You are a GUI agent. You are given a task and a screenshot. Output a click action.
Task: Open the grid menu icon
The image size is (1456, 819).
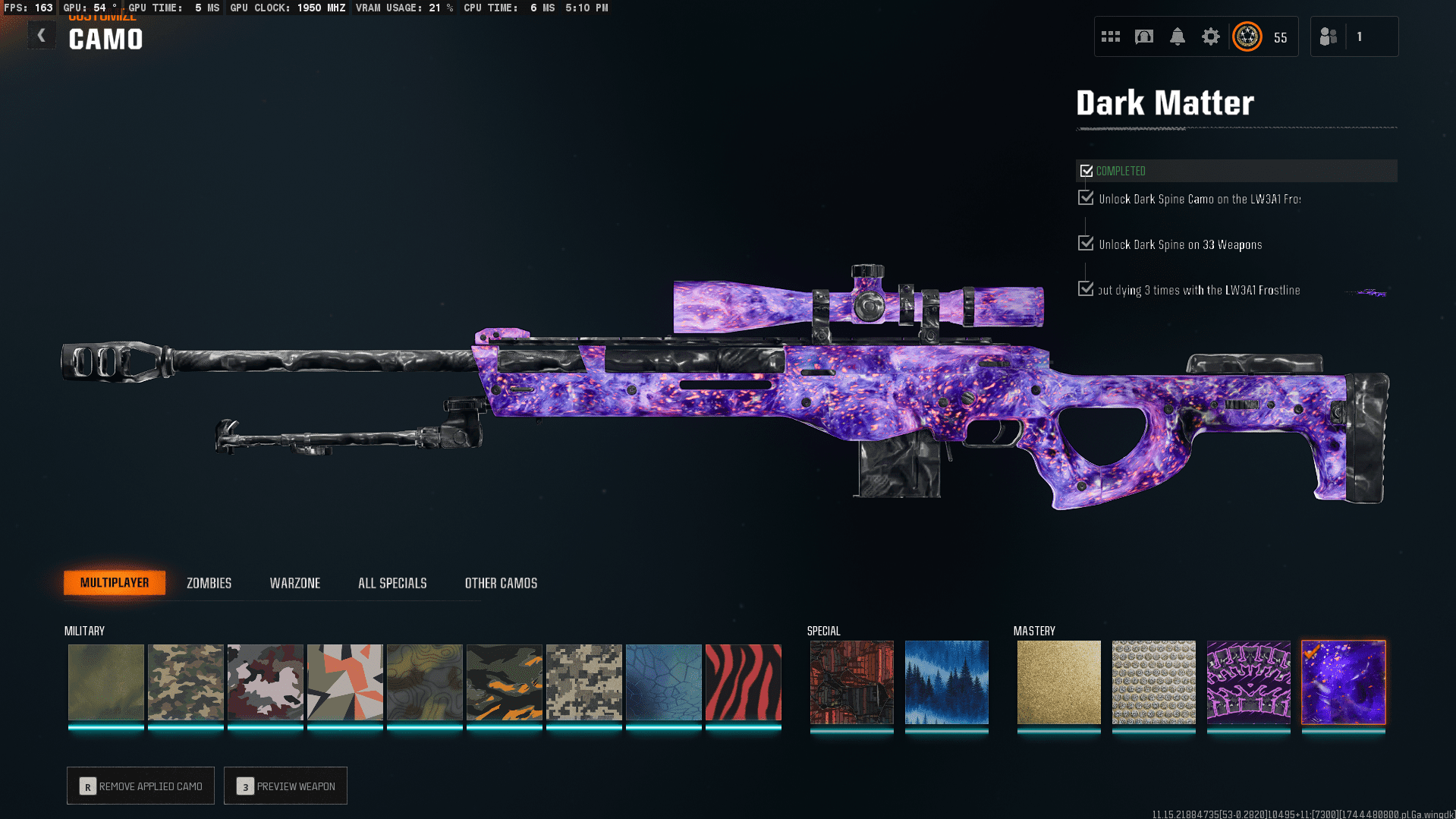pyautogui.click(x=1110, y=36)
